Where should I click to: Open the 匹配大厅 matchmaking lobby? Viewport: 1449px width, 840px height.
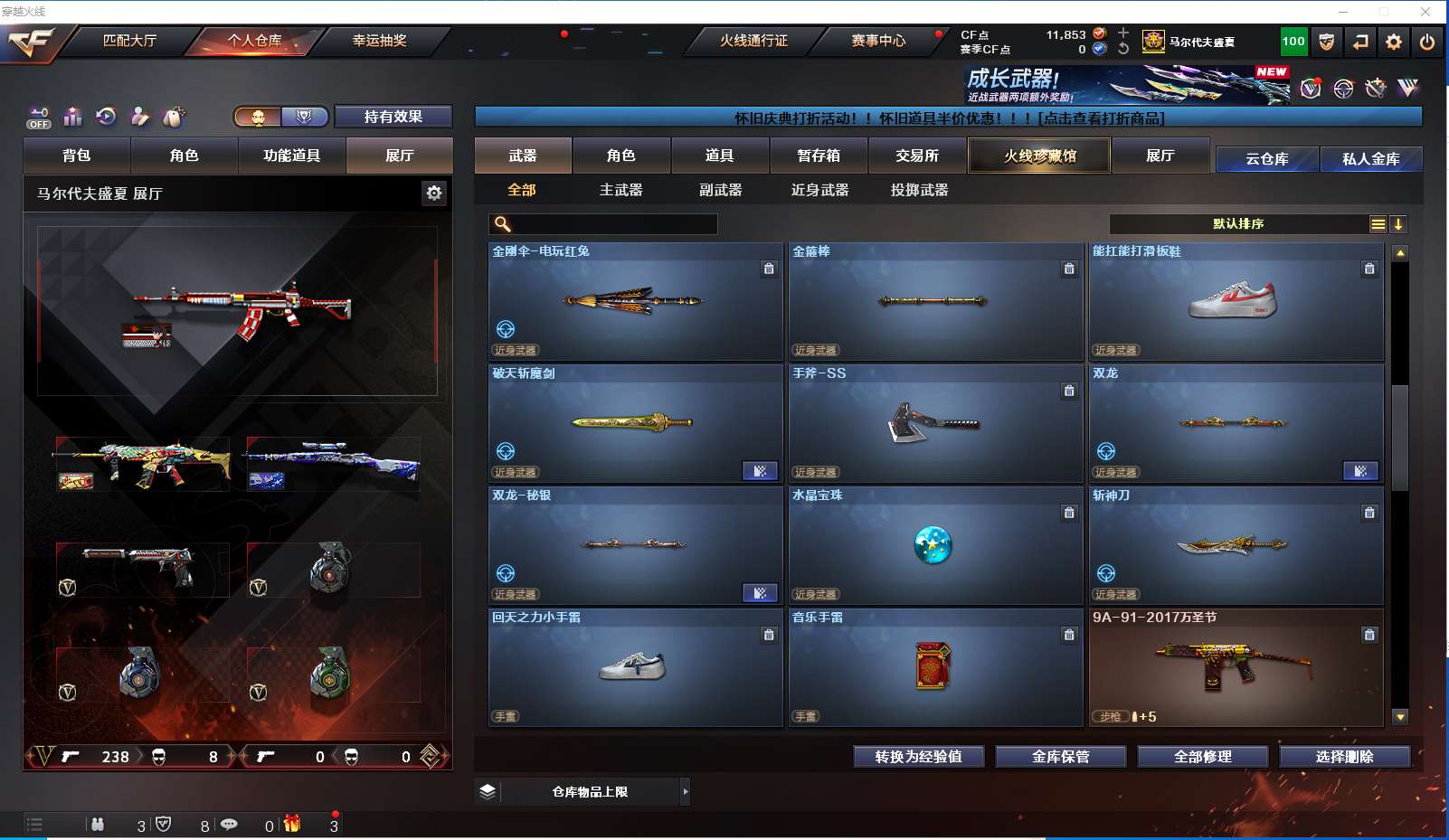129,41
